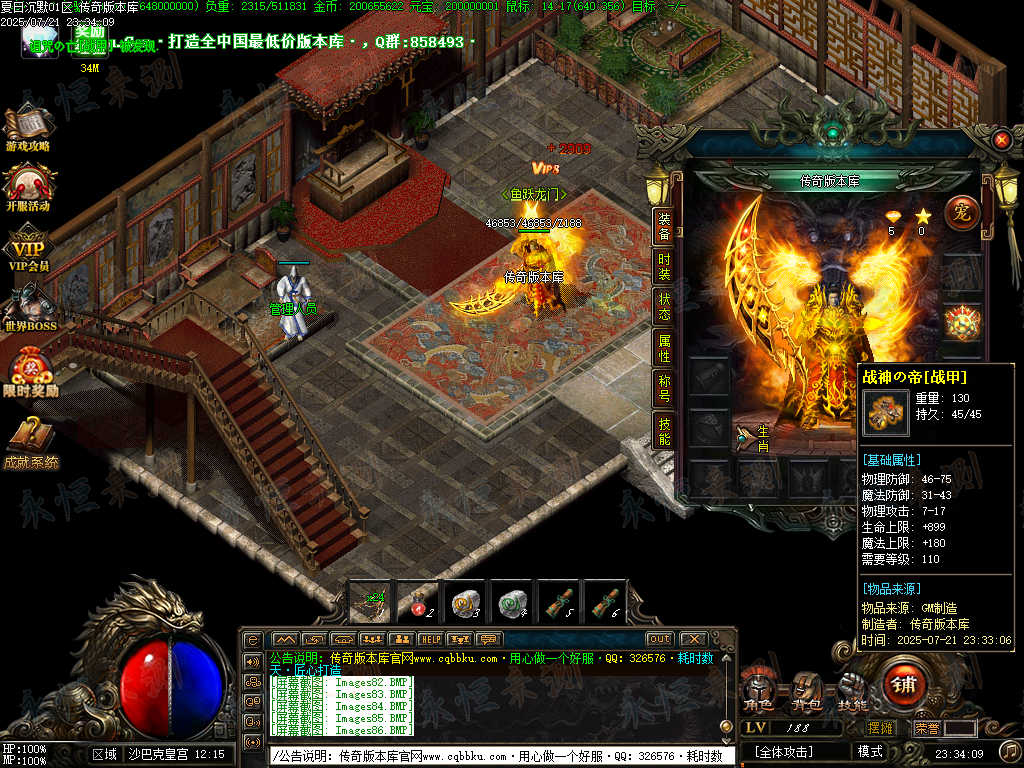
Task: Click the HELP button above chat
Action: tap(430, 639)
